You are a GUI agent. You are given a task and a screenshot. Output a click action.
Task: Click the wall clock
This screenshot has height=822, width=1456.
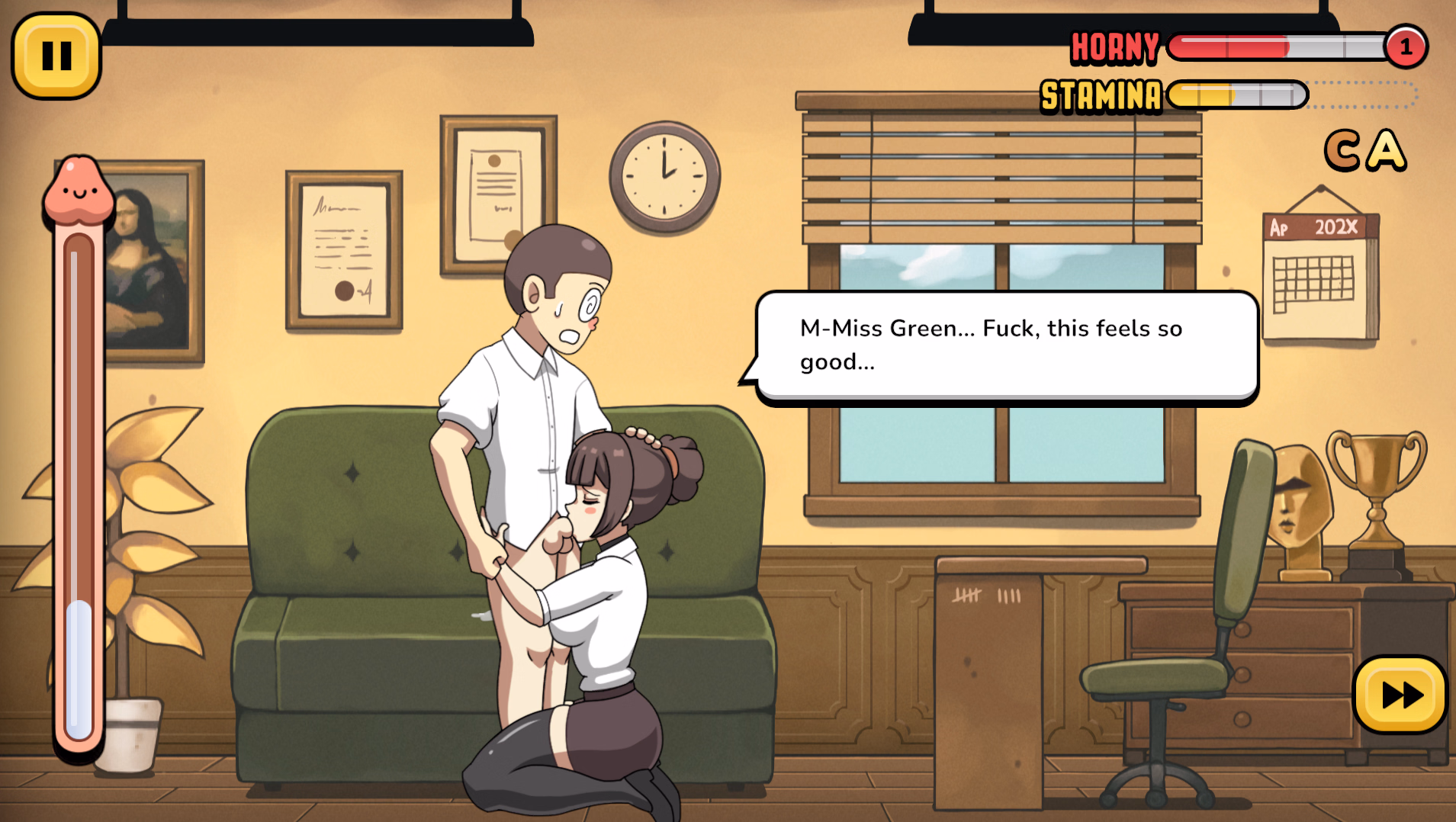click(x=664, y=177)
